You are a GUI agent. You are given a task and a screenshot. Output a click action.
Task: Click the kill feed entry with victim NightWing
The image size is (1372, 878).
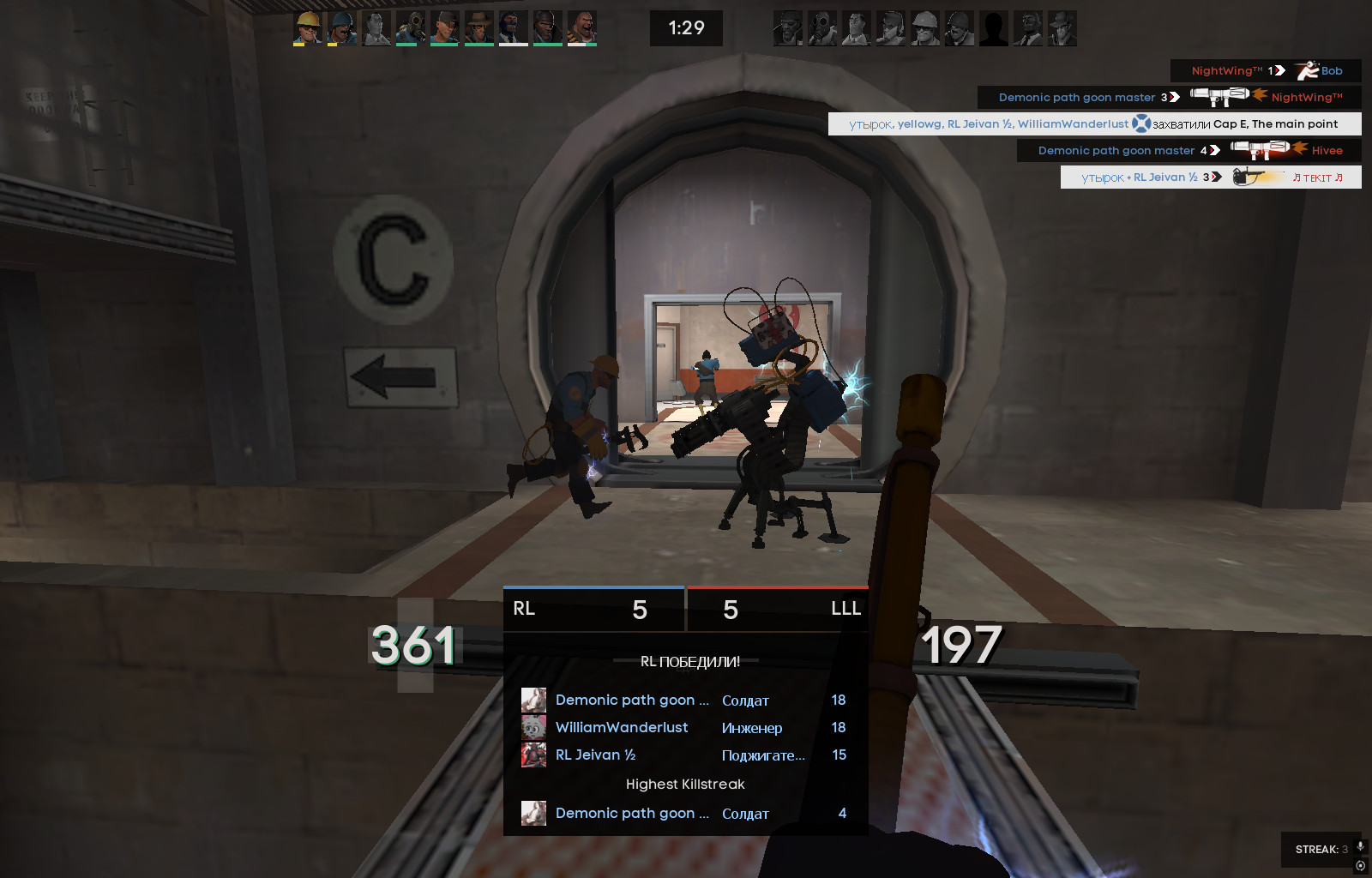pyautogui.click(x=1170, y=97)
